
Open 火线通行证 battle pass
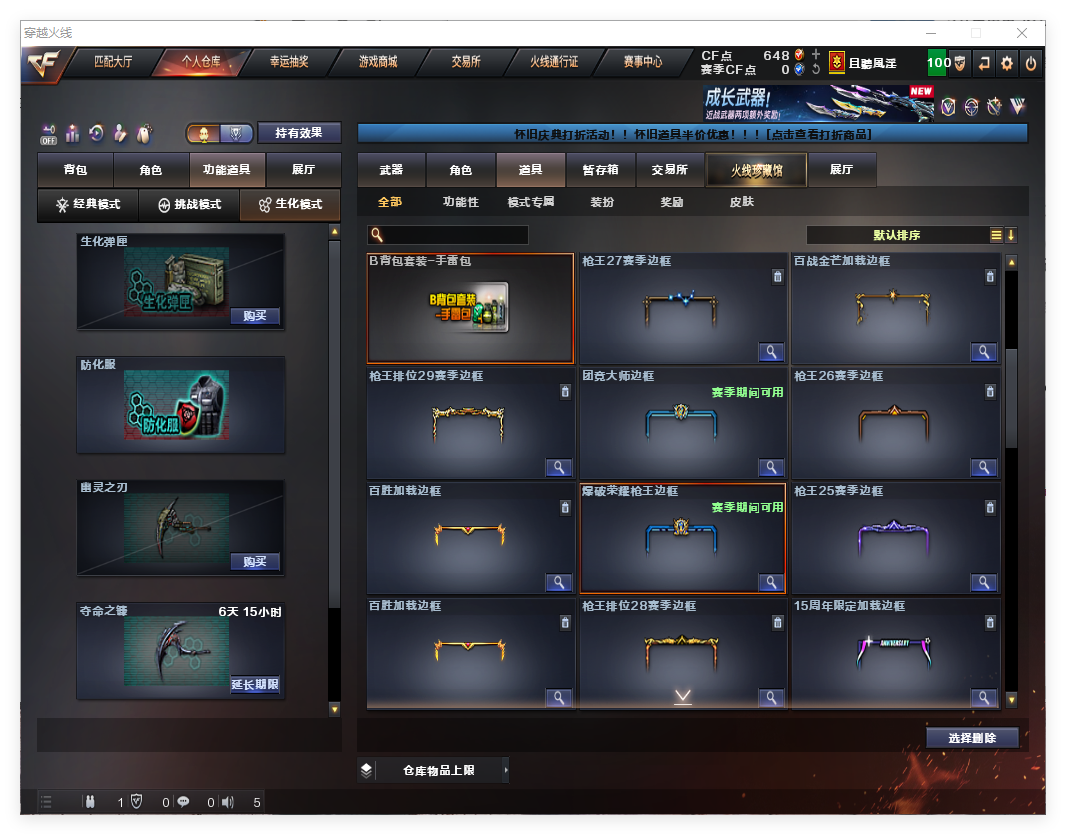(x=554, y=62)
